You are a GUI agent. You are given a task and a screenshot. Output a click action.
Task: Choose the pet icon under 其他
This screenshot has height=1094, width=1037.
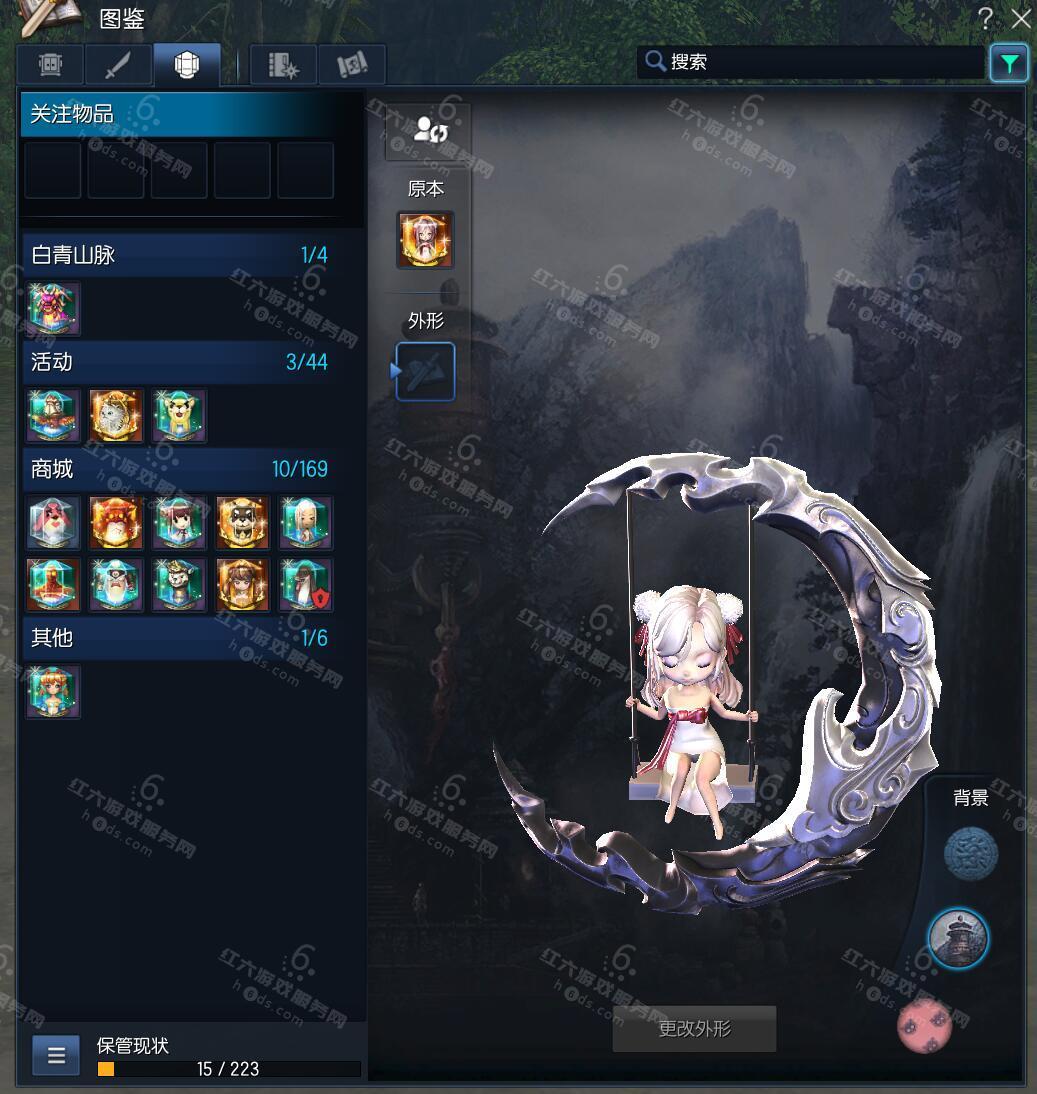pyautogui.click(x=53, y=691)
